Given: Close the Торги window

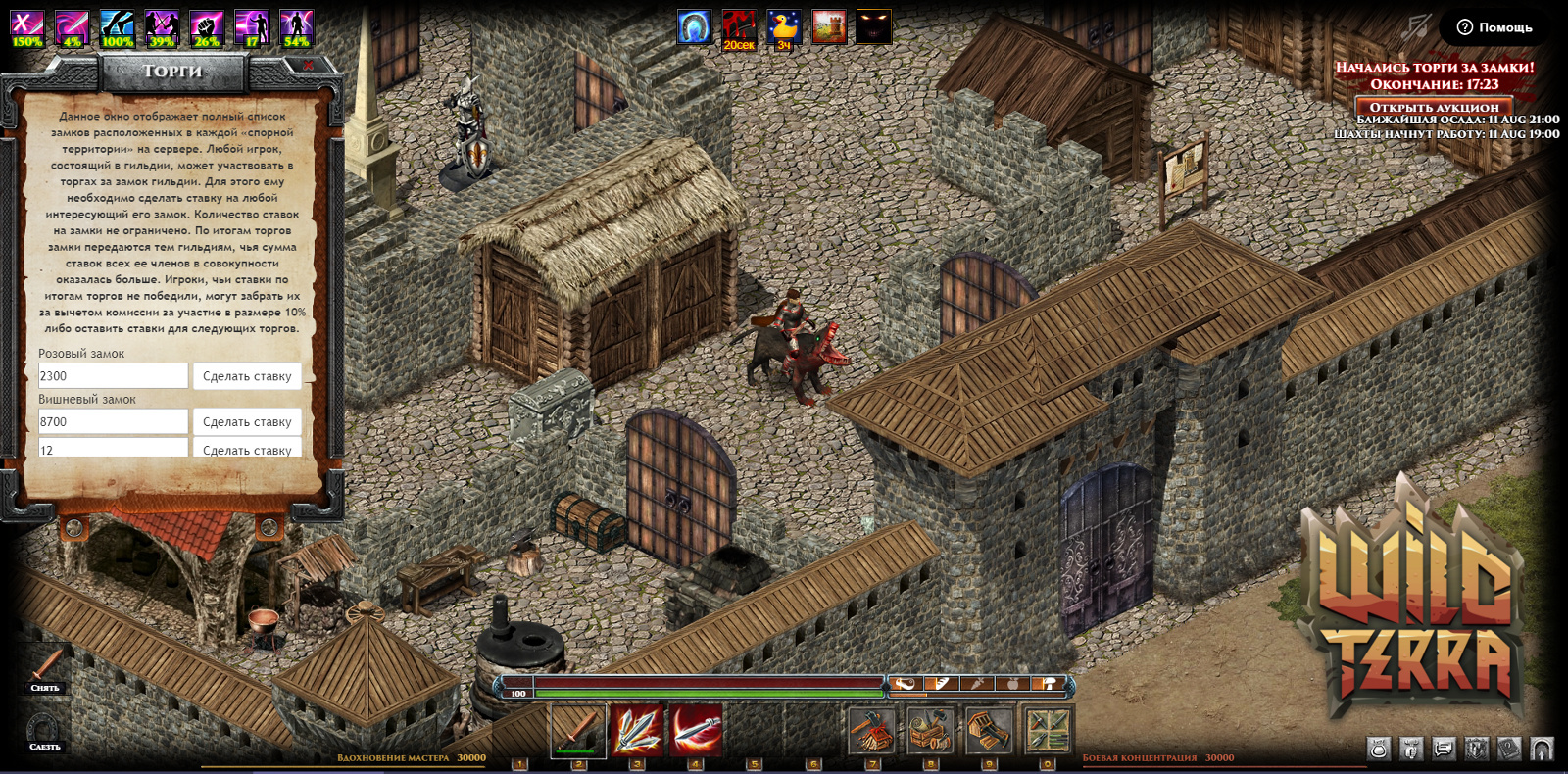Looking at the screenshot, I should click(x=308, y=66).
